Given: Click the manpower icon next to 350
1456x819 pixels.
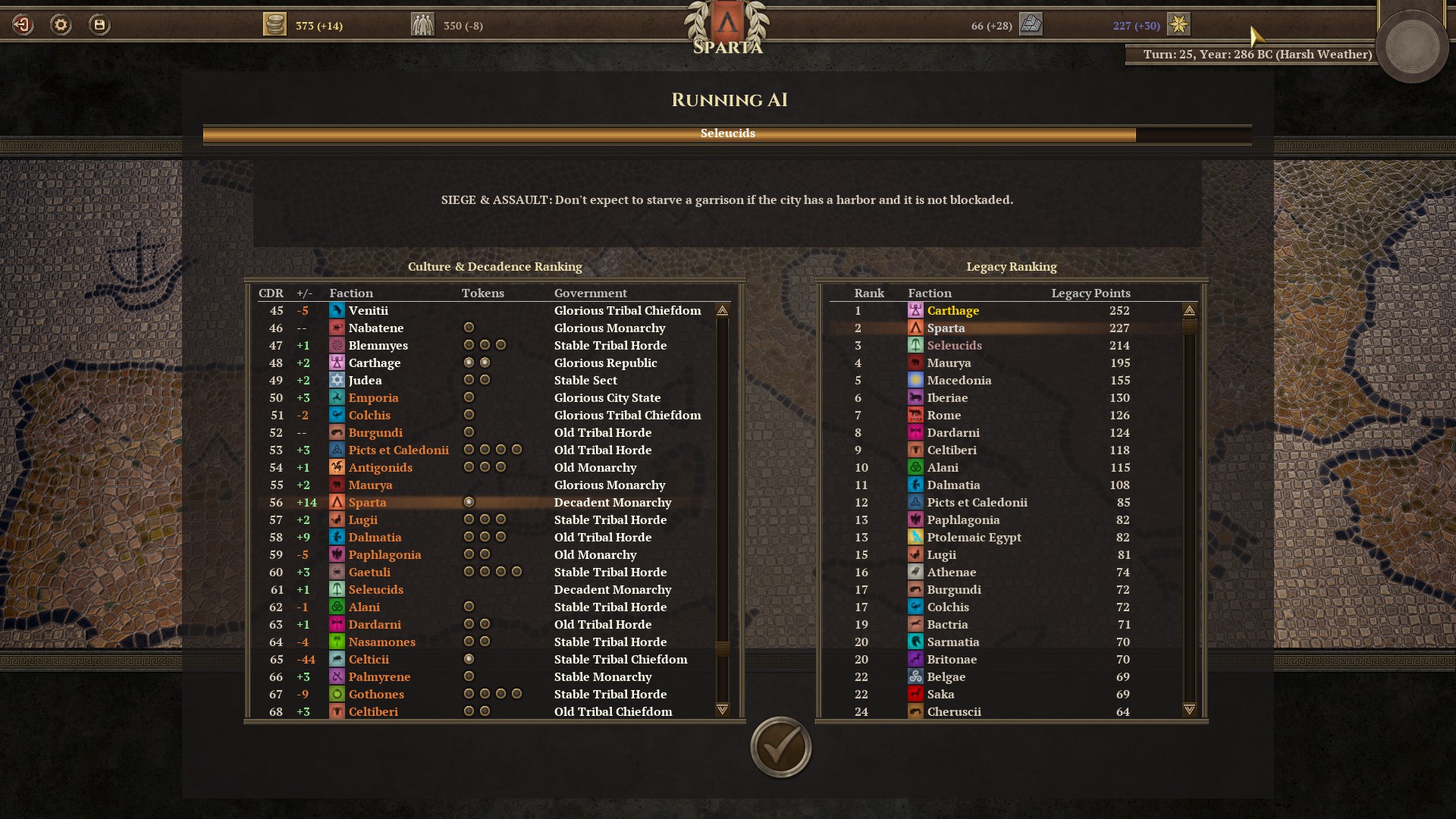Looking at the screenshot, I should (422, 24).
